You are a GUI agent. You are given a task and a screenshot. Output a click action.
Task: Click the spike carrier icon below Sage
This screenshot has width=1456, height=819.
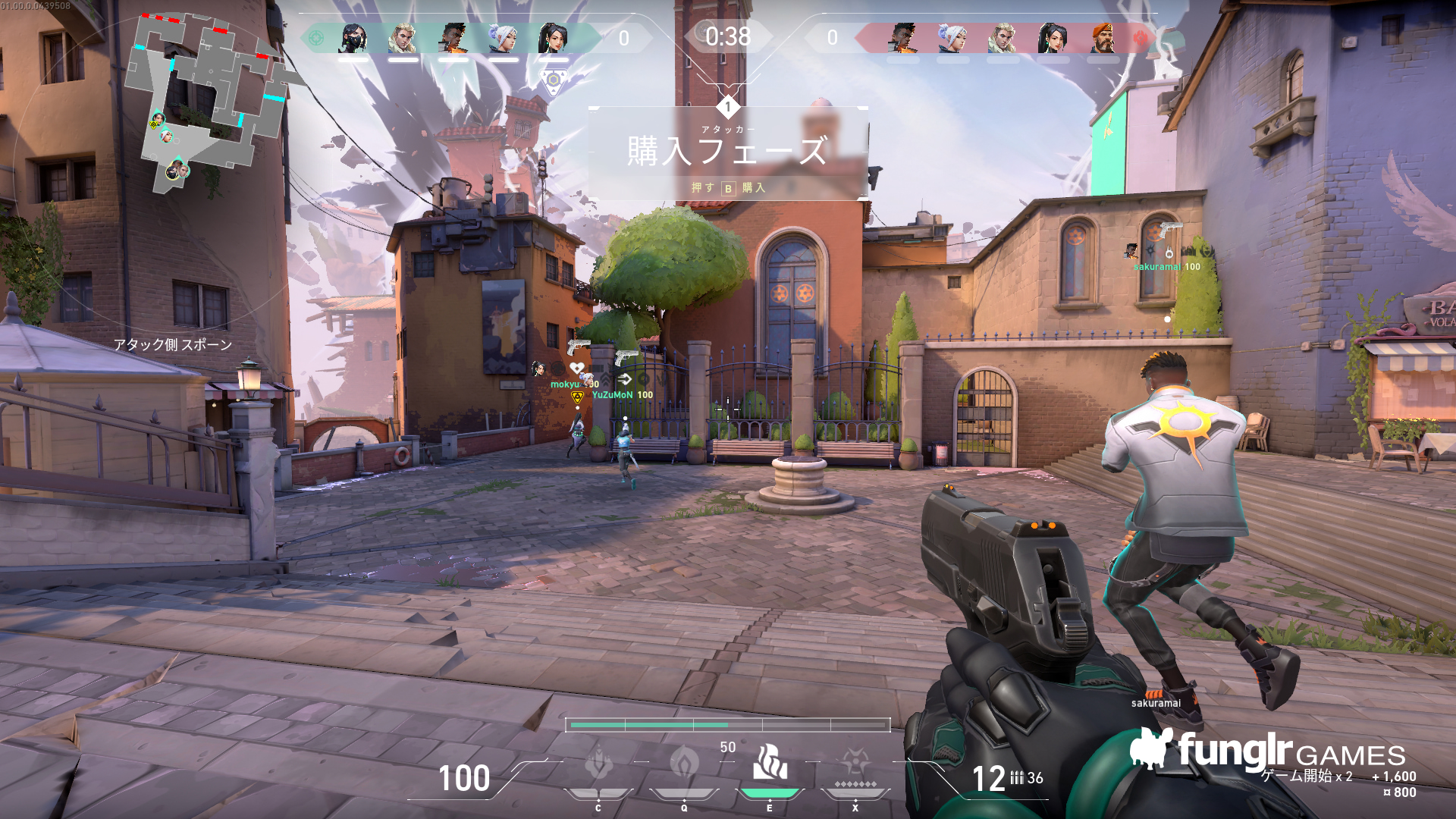click(x=554, y=80)
